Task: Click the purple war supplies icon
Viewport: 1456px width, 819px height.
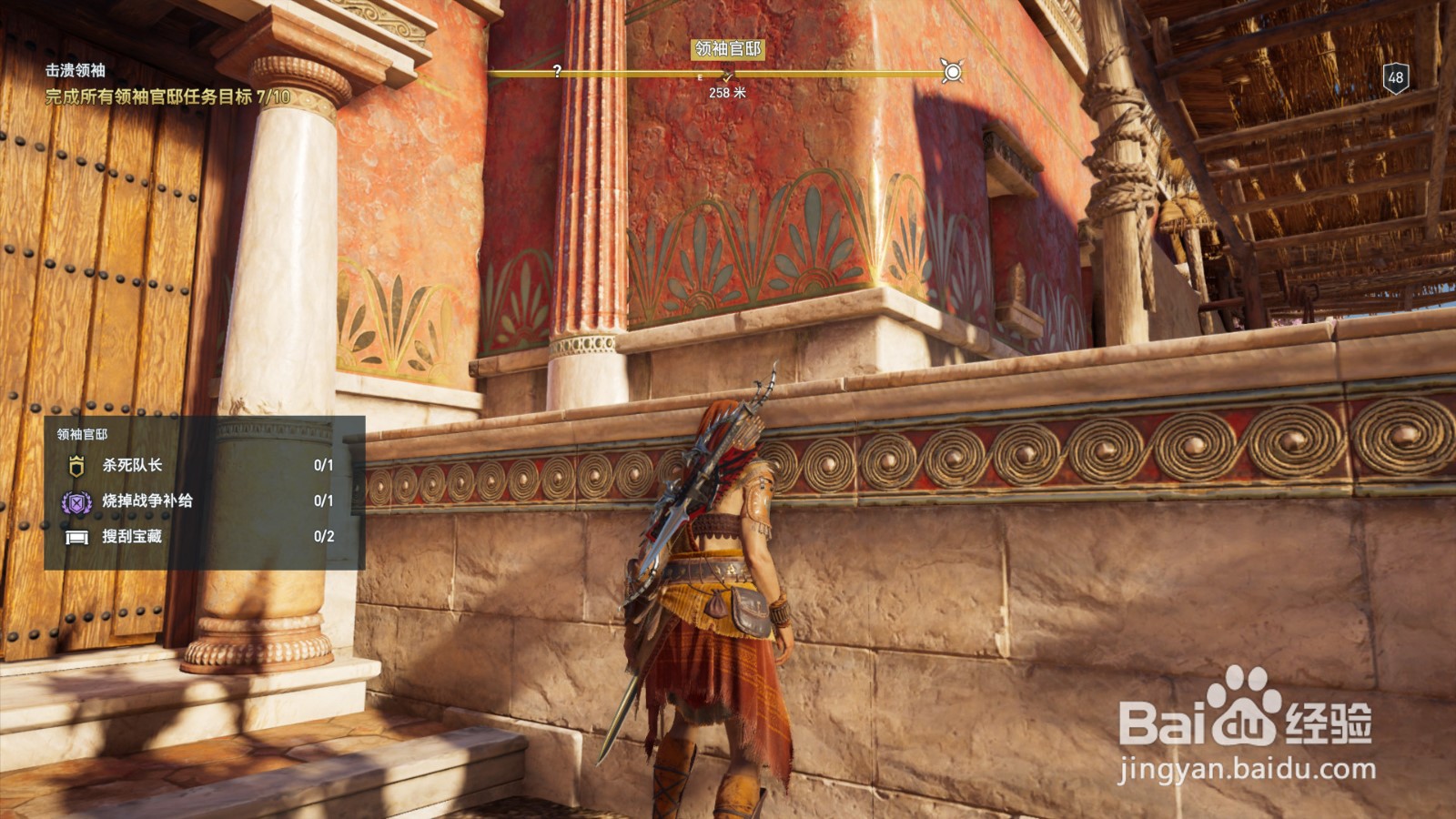Action: [76, 501]
